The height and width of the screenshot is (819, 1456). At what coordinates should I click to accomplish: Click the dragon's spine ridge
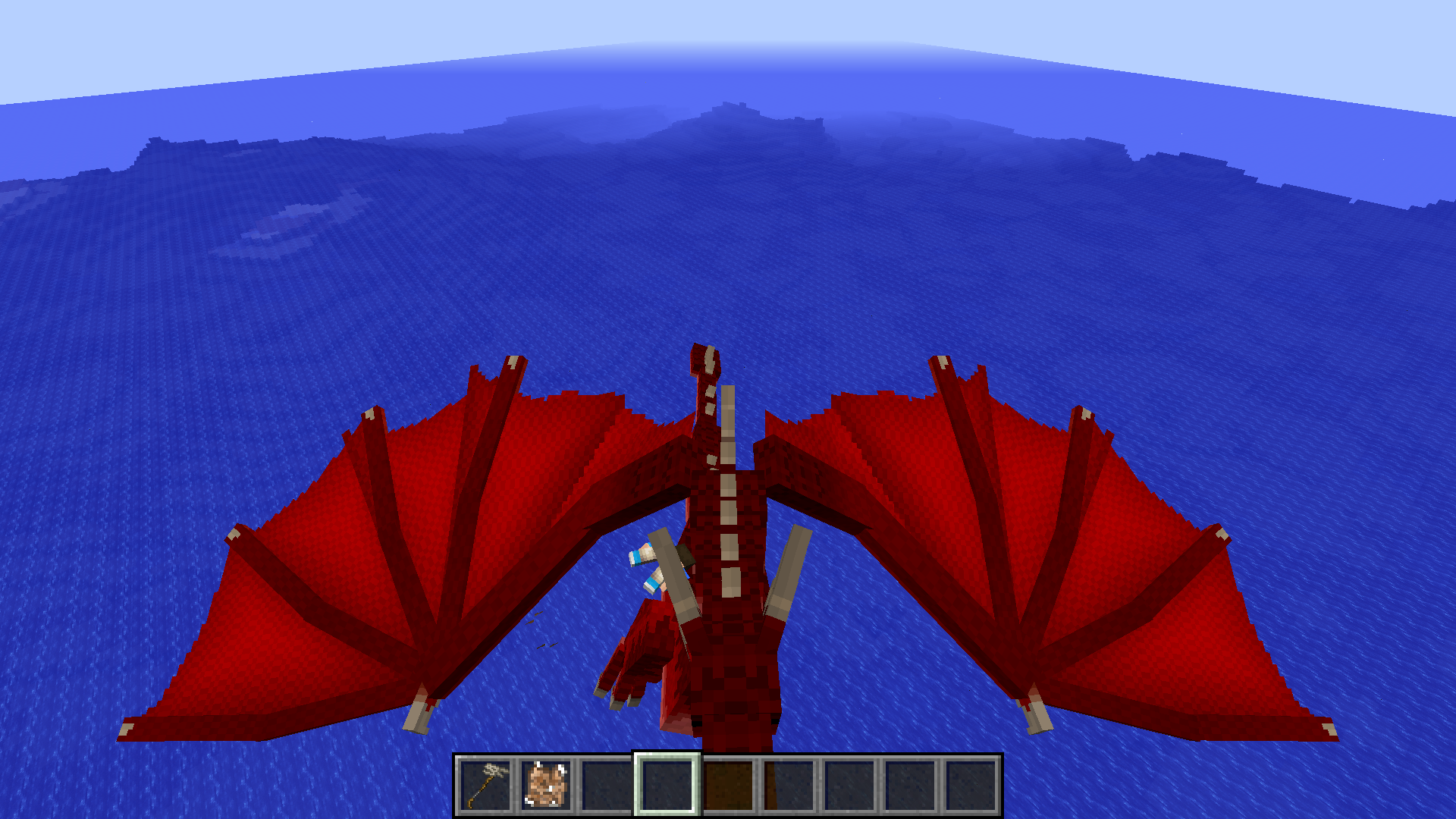730,493
